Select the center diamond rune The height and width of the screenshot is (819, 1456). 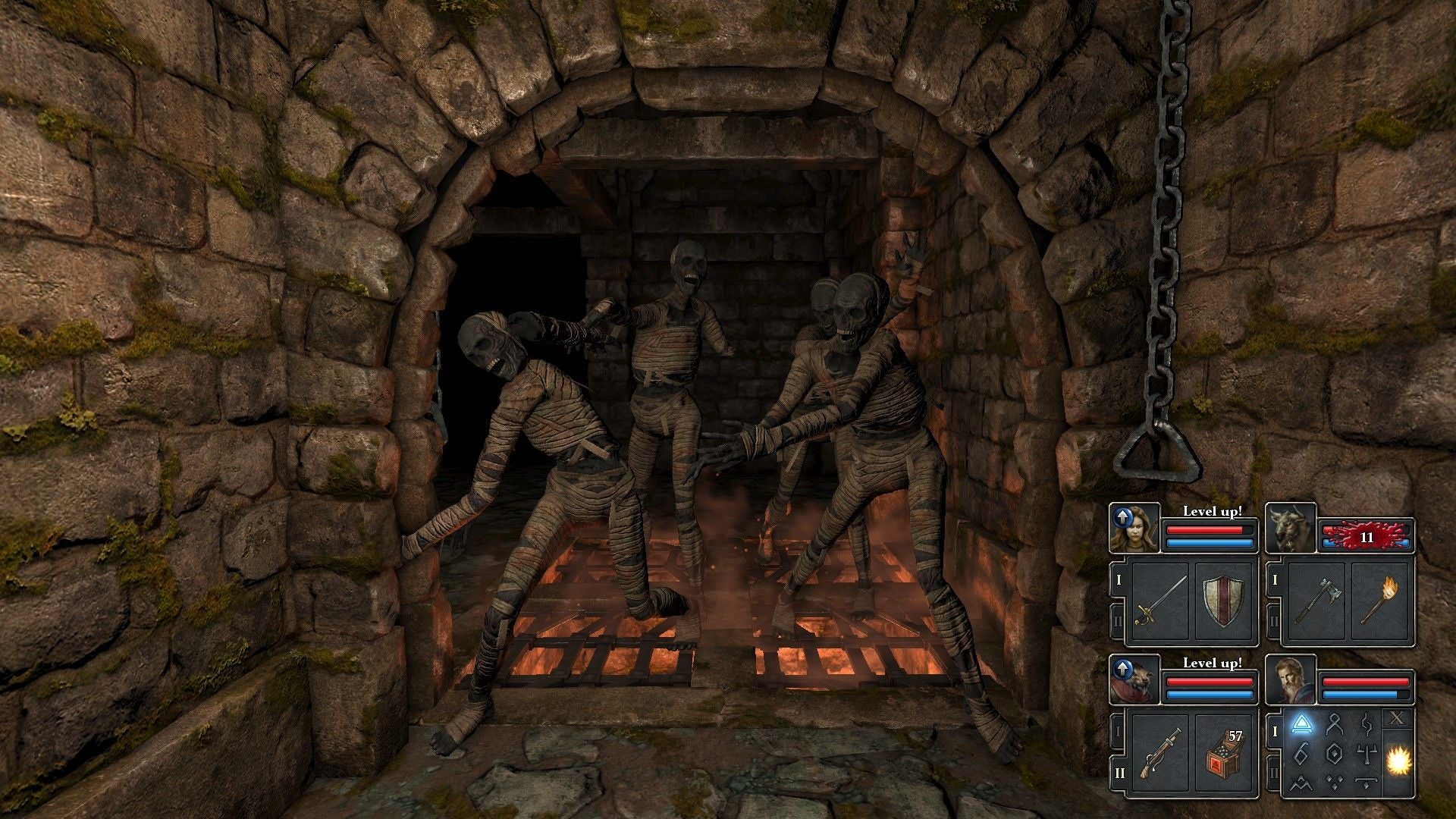pos(1335,752)
